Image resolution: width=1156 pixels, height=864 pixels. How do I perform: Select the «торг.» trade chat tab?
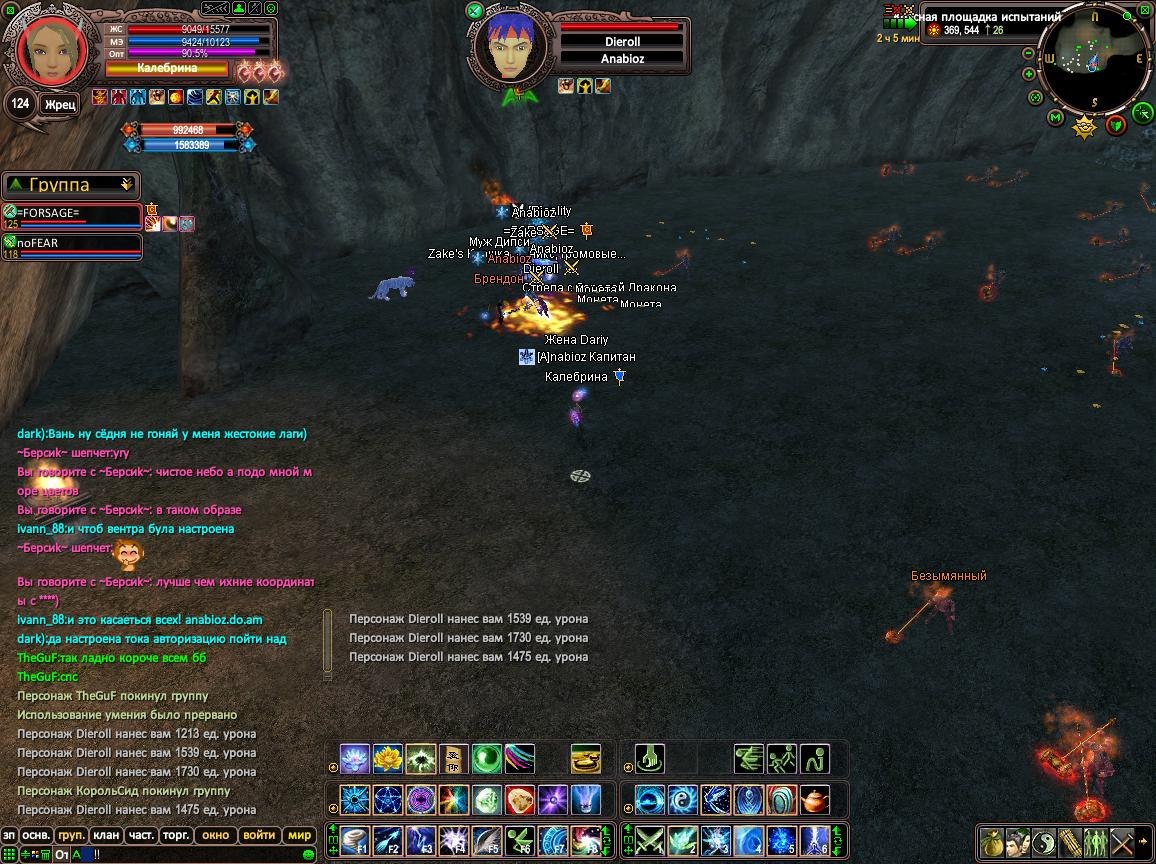point(177,835)
